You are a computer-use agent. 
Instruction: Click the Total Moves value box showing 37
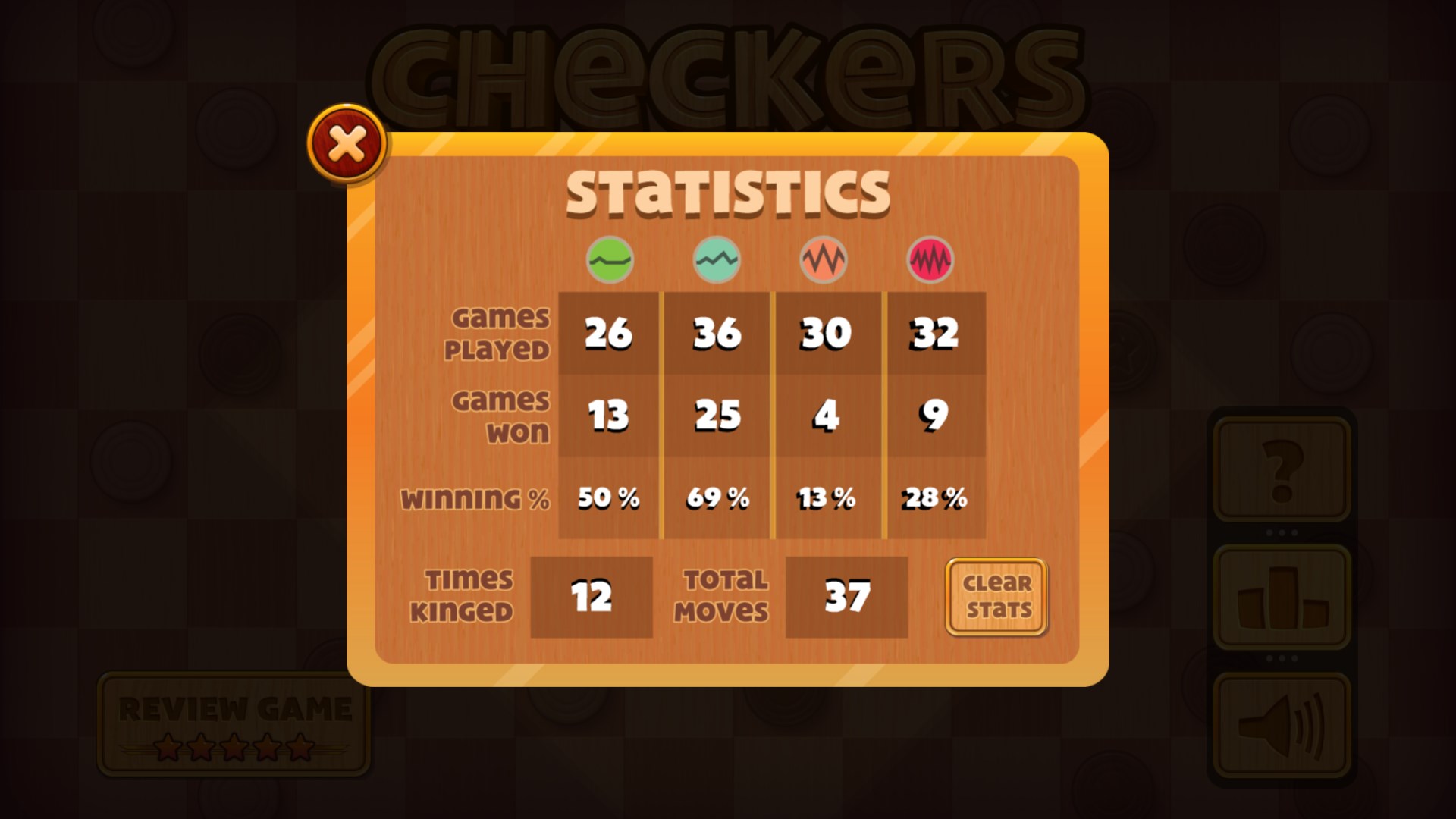(x=847, y=598)
